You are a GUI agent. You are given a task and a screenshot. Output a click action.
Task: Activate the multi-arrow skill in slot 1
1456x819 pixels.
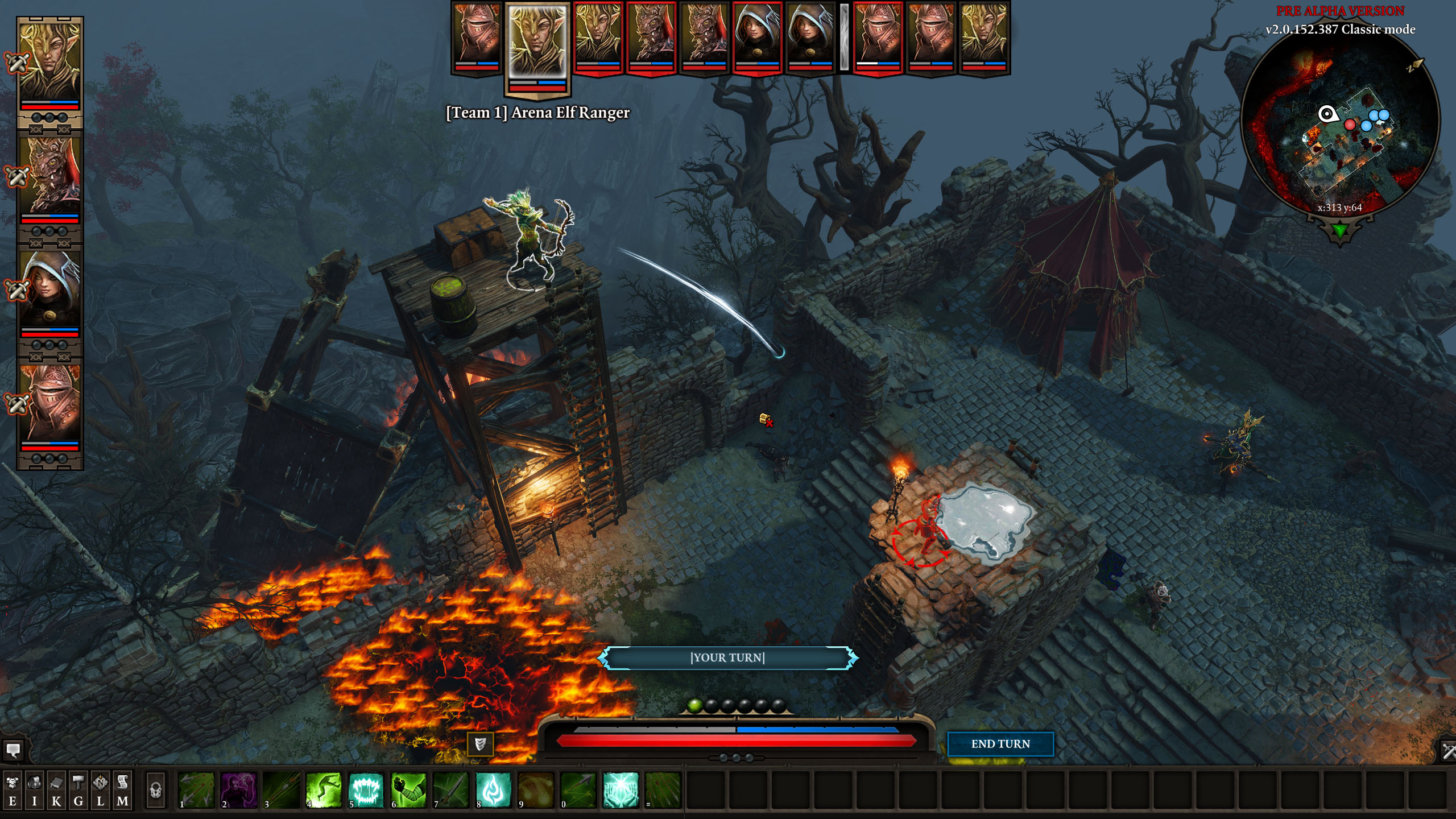(196, 790)
